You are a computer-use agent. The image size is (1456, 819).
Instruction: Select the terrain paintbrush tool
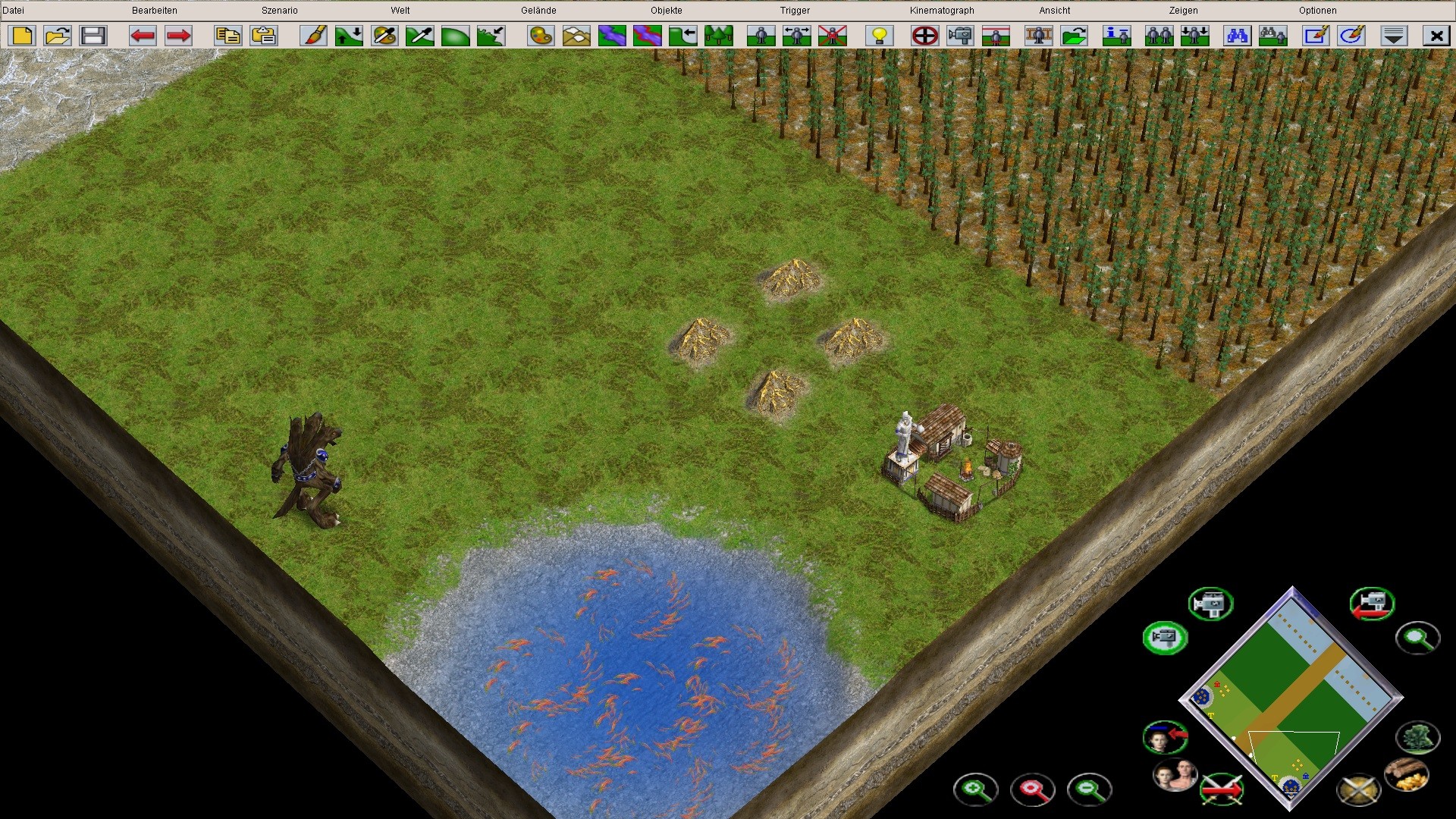[x=313, y=36]
